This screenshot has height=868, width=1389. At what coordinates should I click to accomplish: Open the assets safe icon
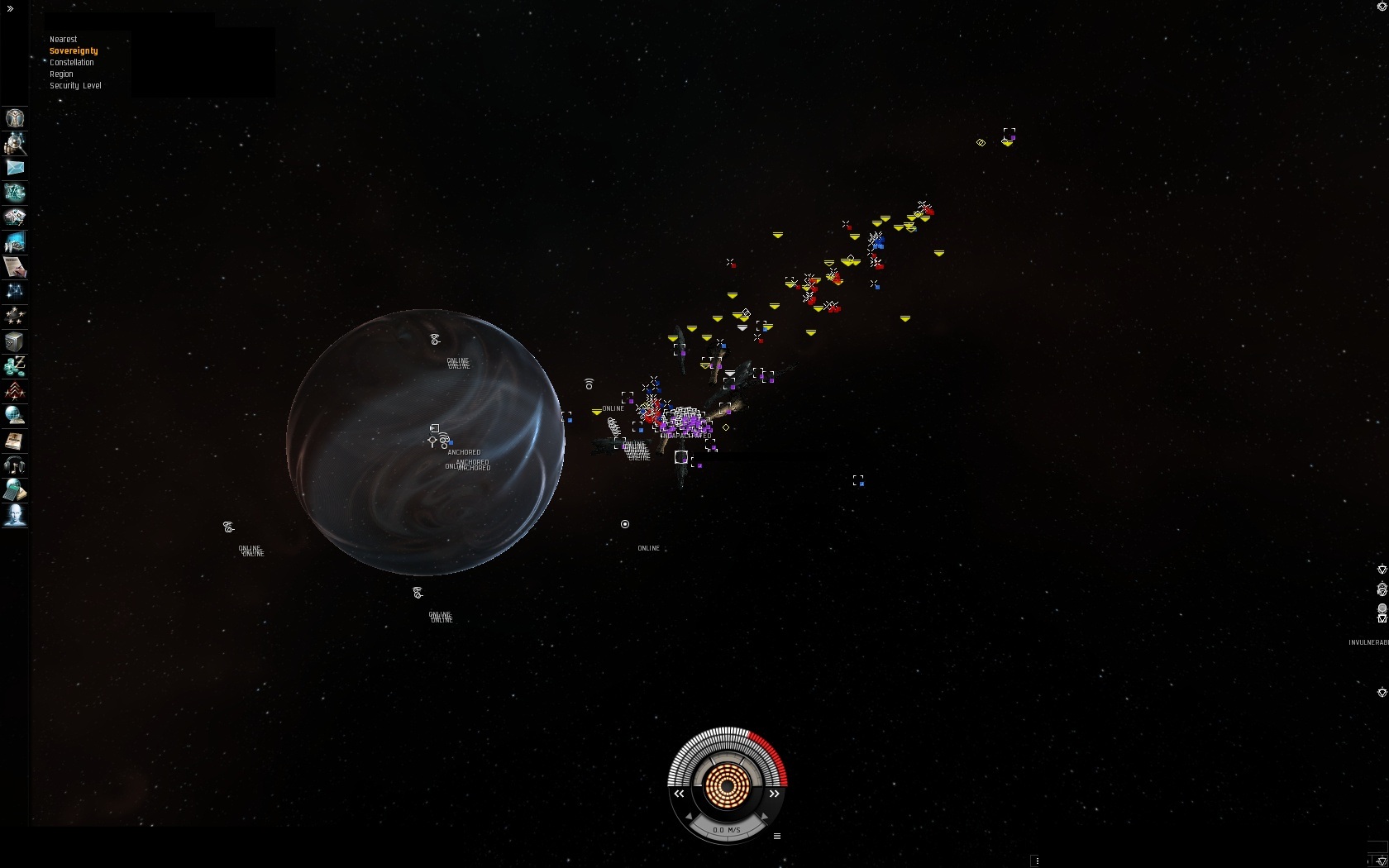(15, 341)
